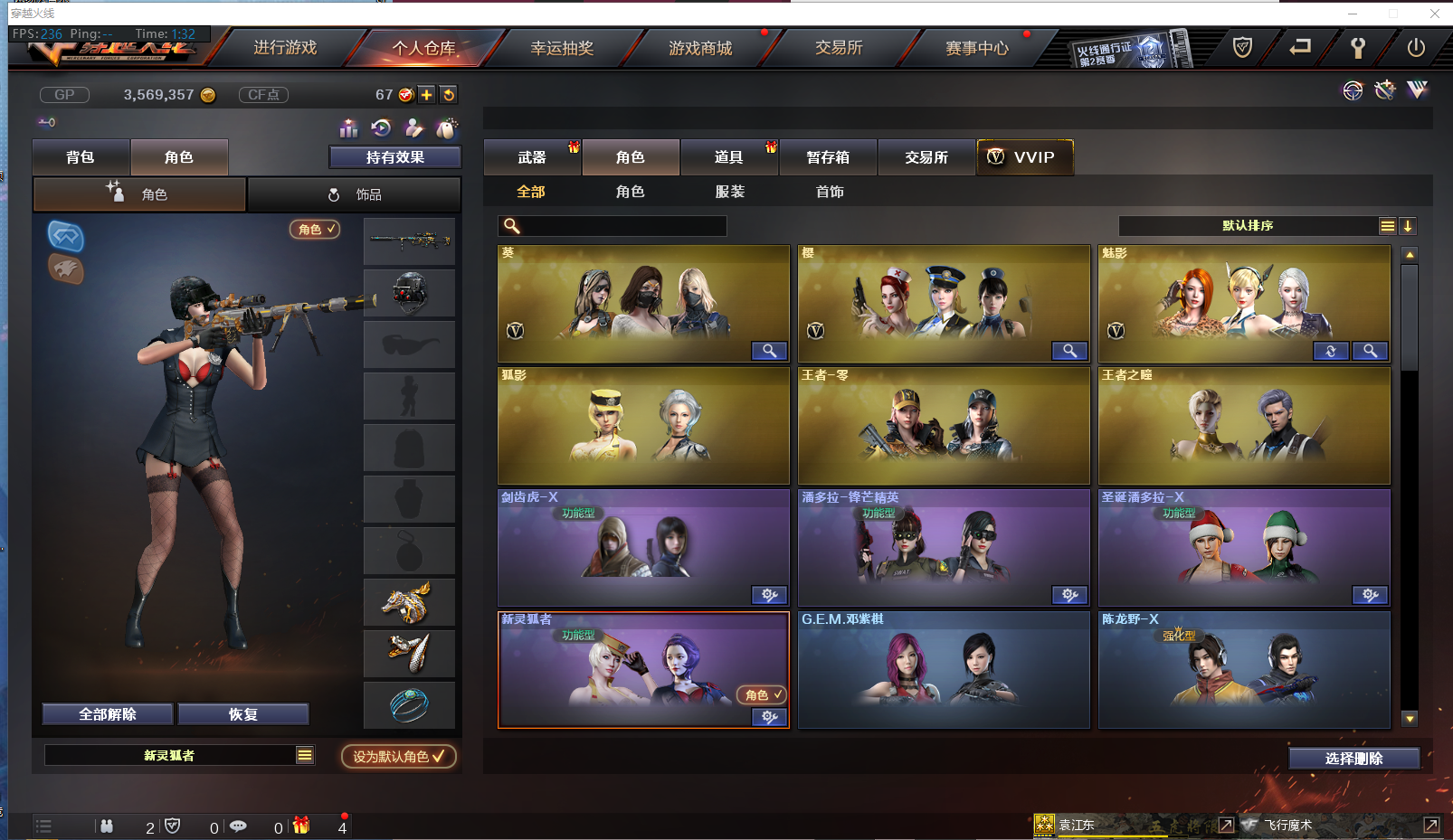Click the swap arrows icon on 魅影 card
Image resolution: width=1453 pixels, height=840 pixels.
click(1330, 351)
